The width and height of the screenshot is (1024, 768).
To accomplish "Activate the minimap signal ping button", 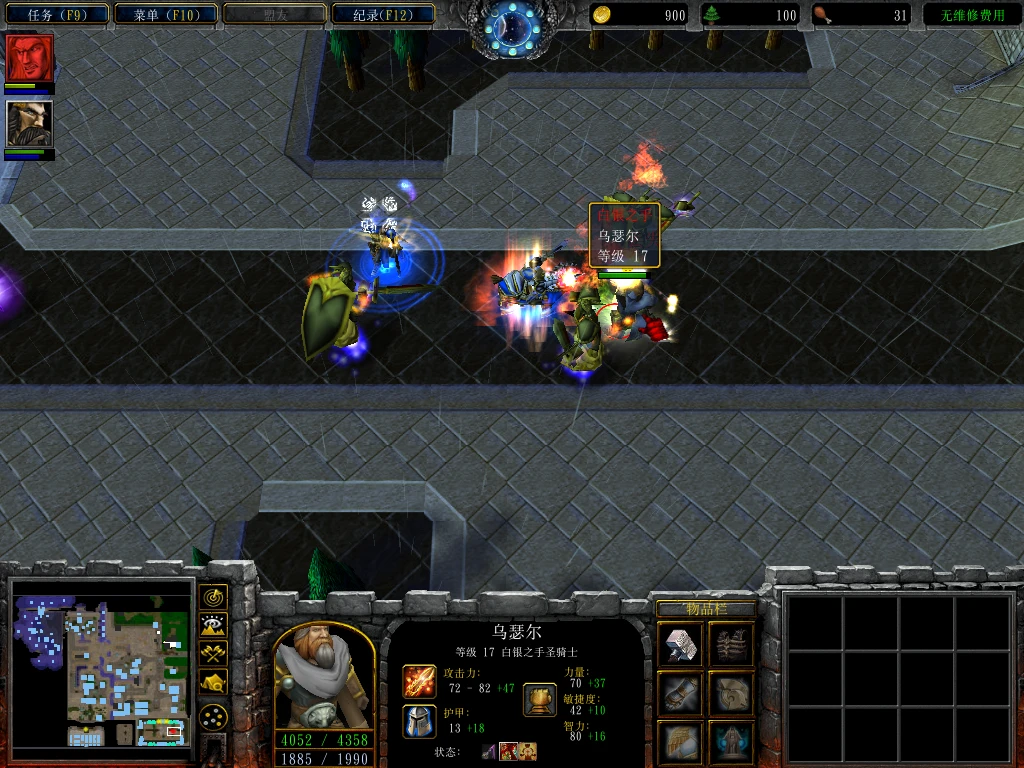I will tap(213, 597).
